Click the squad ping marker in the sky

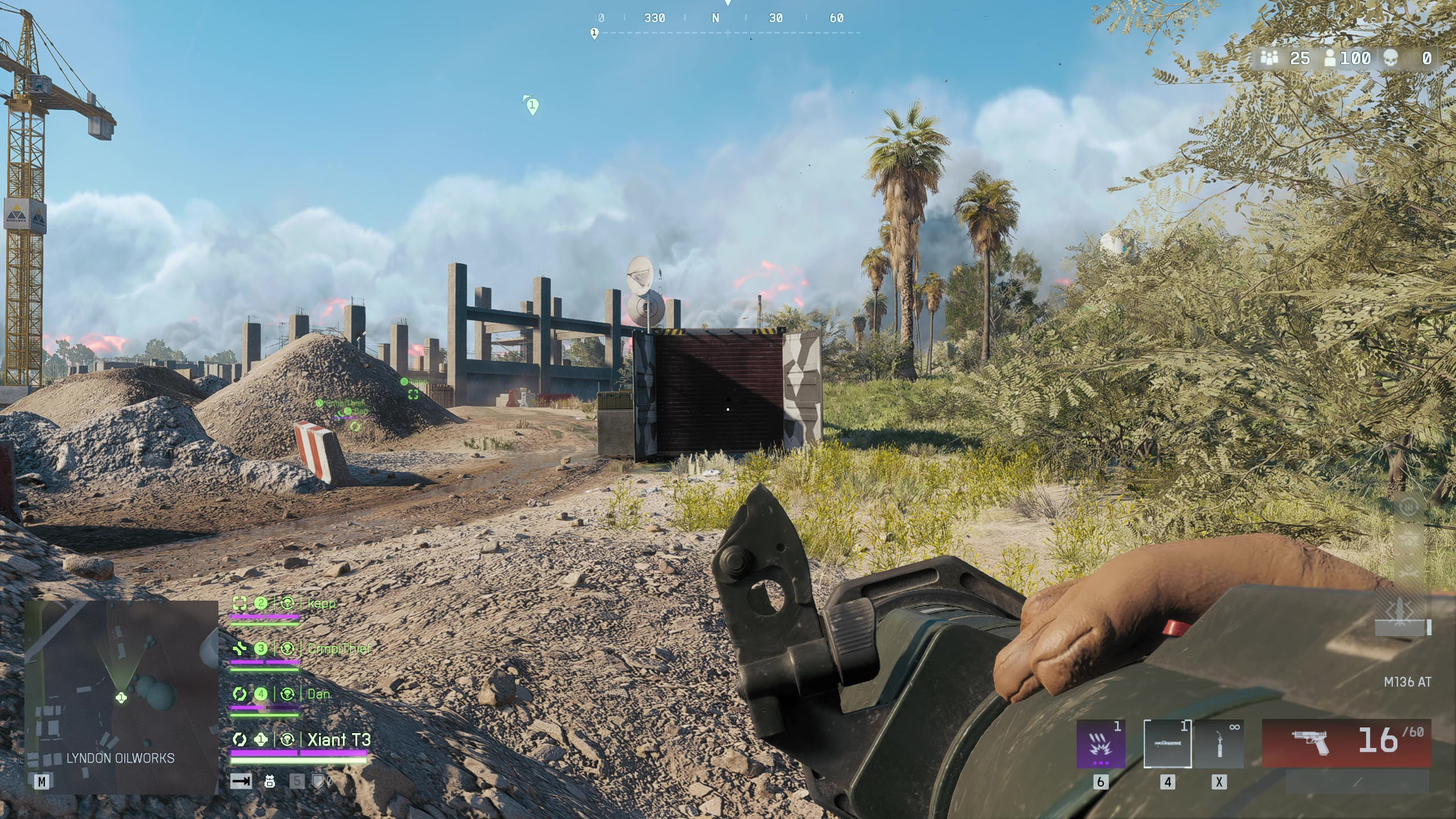coord(532,106)
